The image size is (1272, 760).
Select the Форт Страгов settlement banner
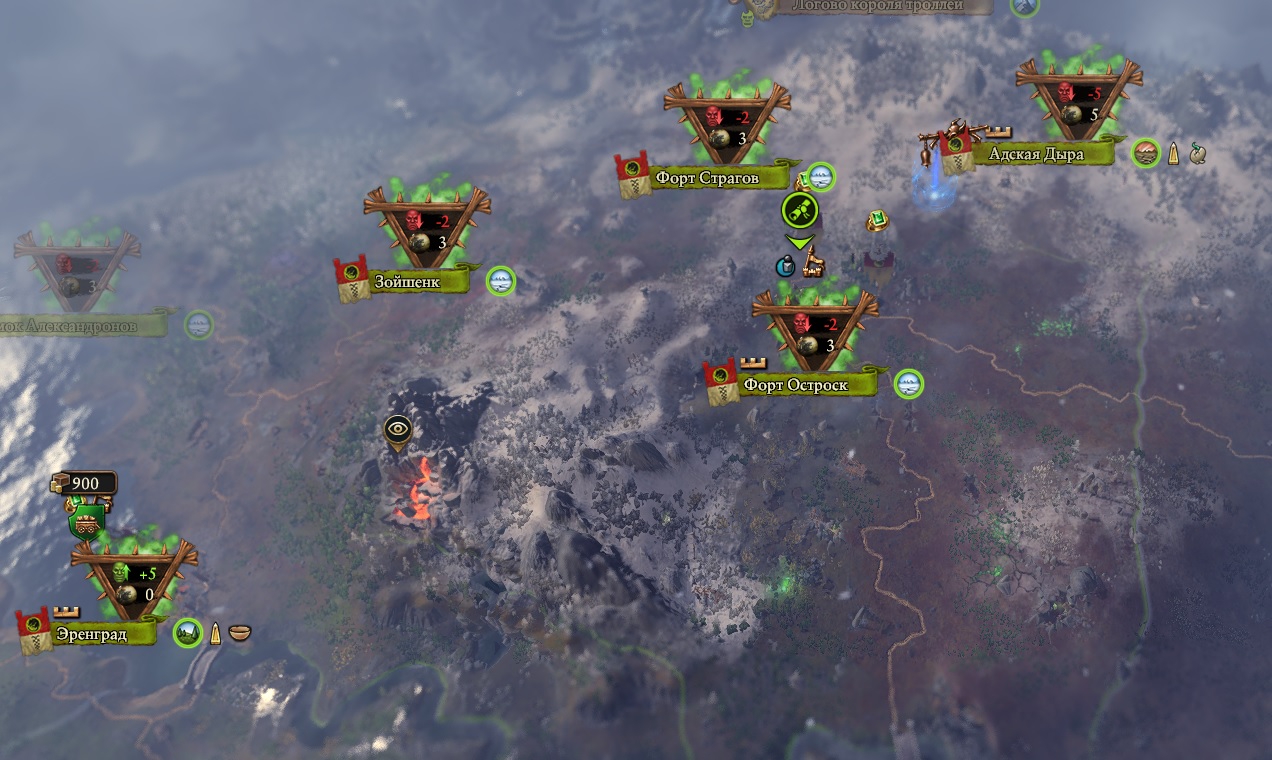707,179
